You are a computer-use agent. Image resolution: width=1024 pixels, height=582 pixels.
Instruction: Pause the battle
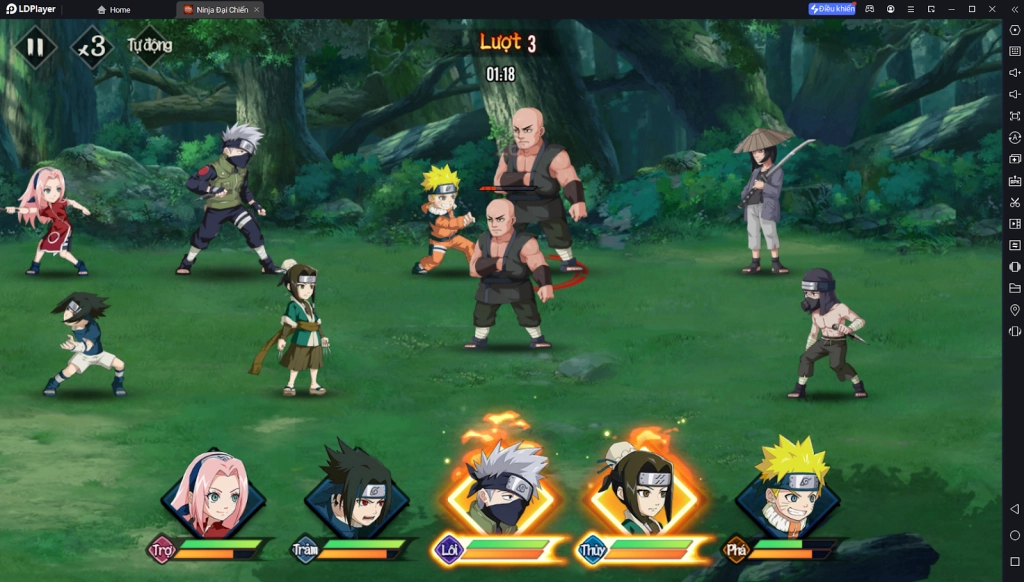tap(35, 46)
